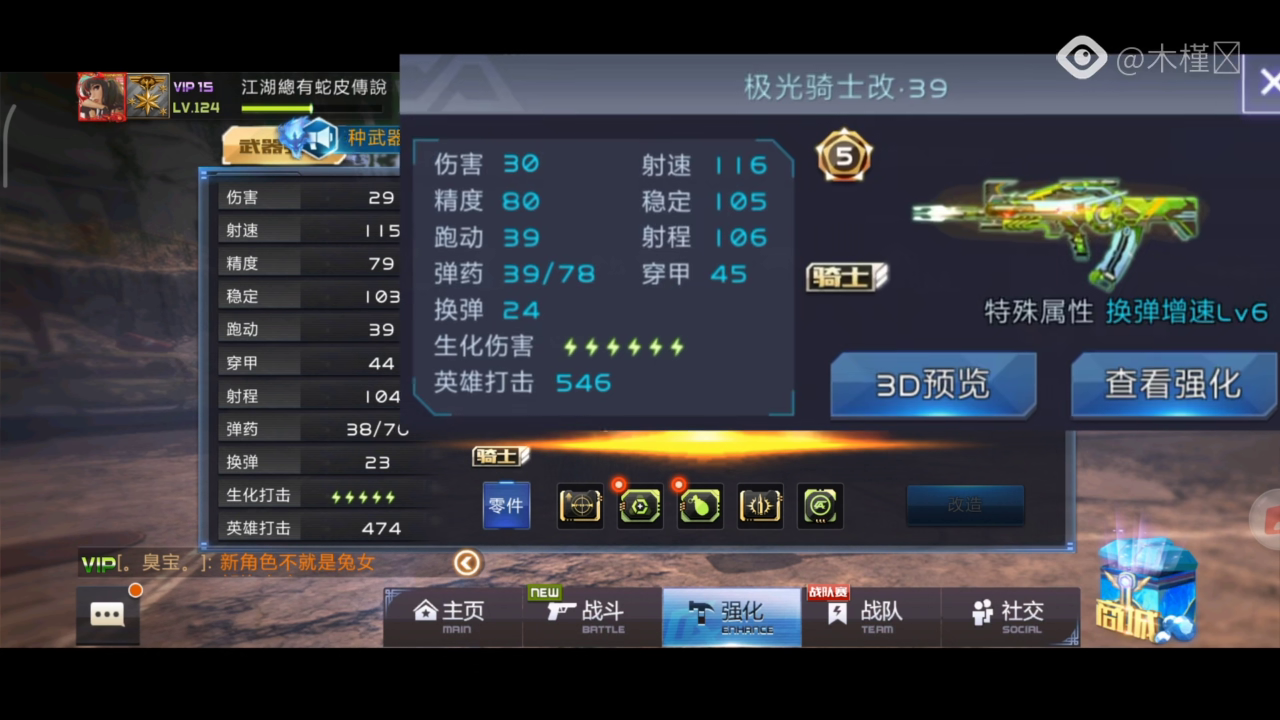Click the dimmed 改造 modify button

point(965,505)
